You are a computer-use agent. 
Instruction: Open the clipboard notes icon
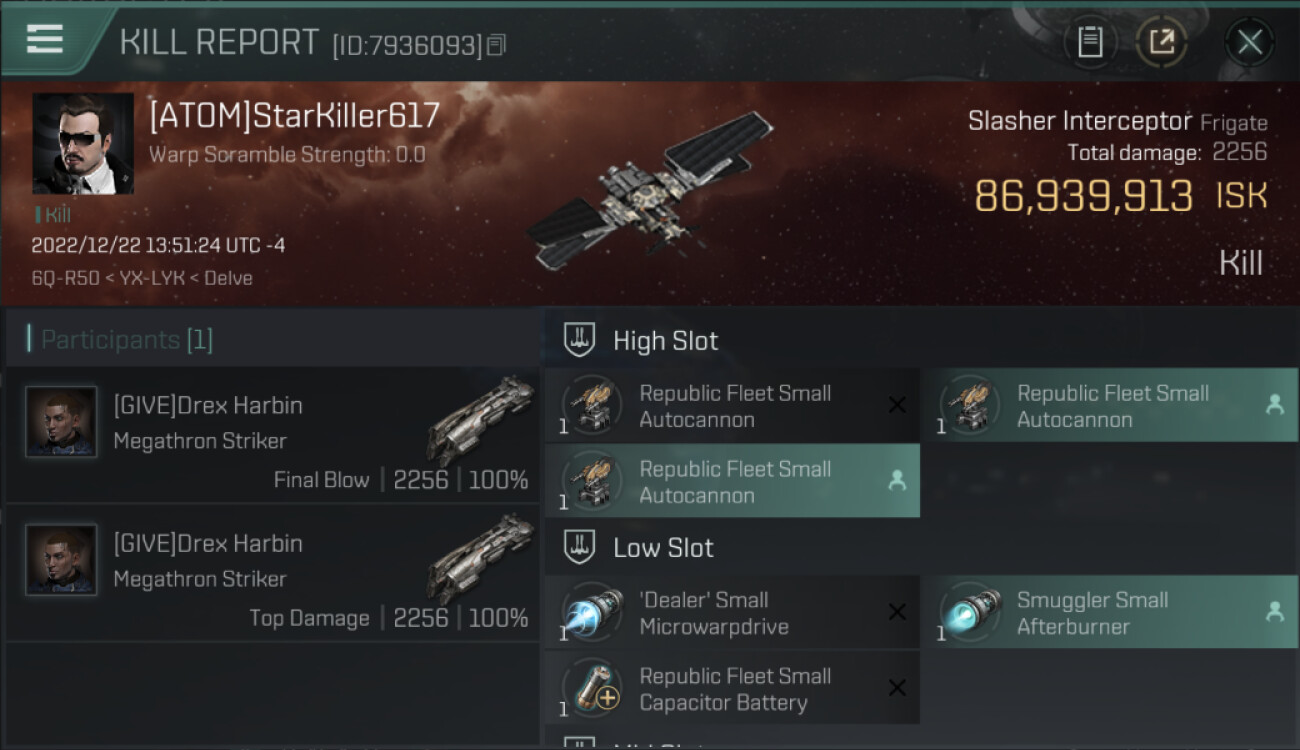tap(1090, 42)
